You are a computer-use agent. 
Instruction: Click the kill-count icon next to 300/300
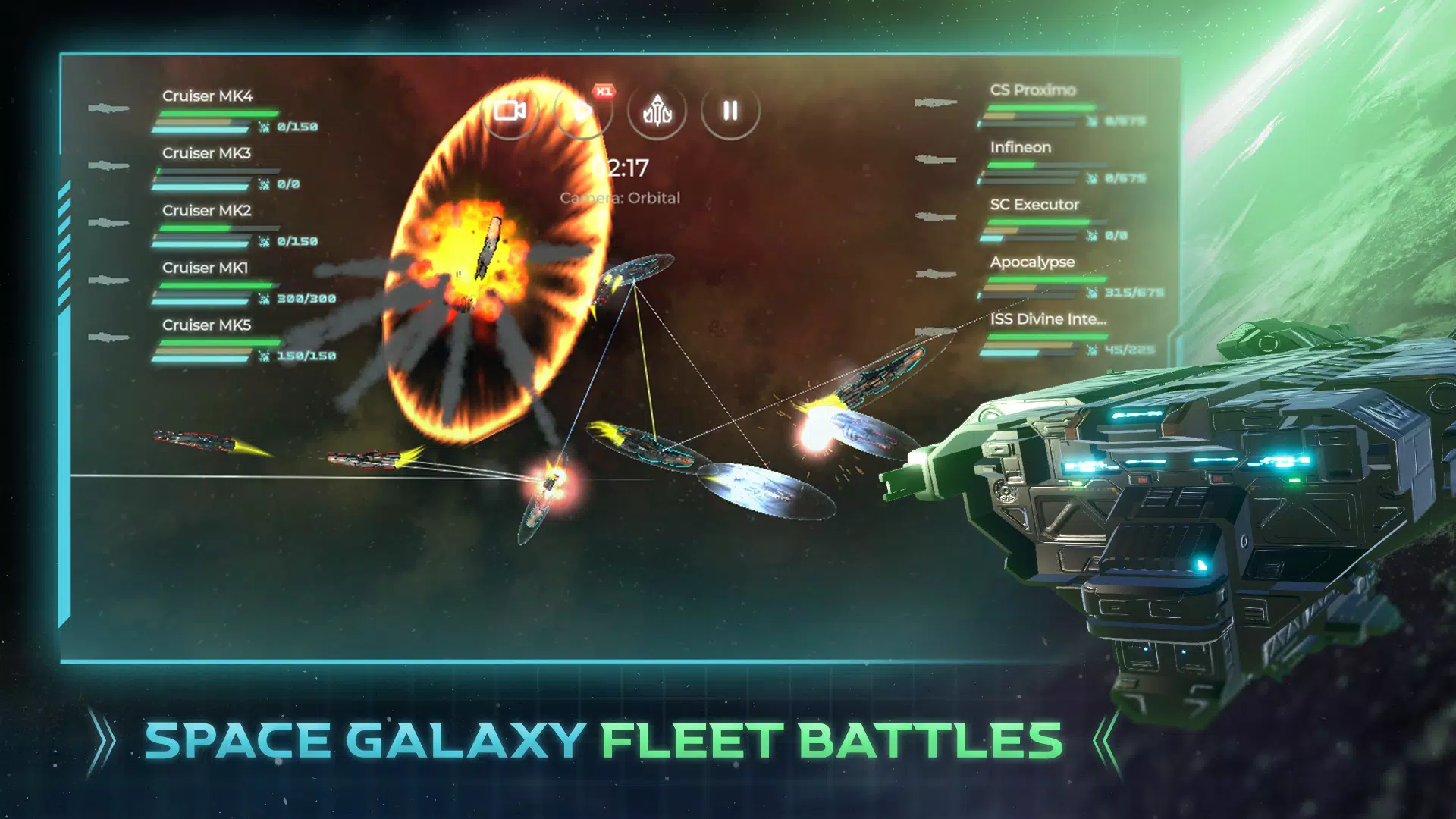(263, 298)
